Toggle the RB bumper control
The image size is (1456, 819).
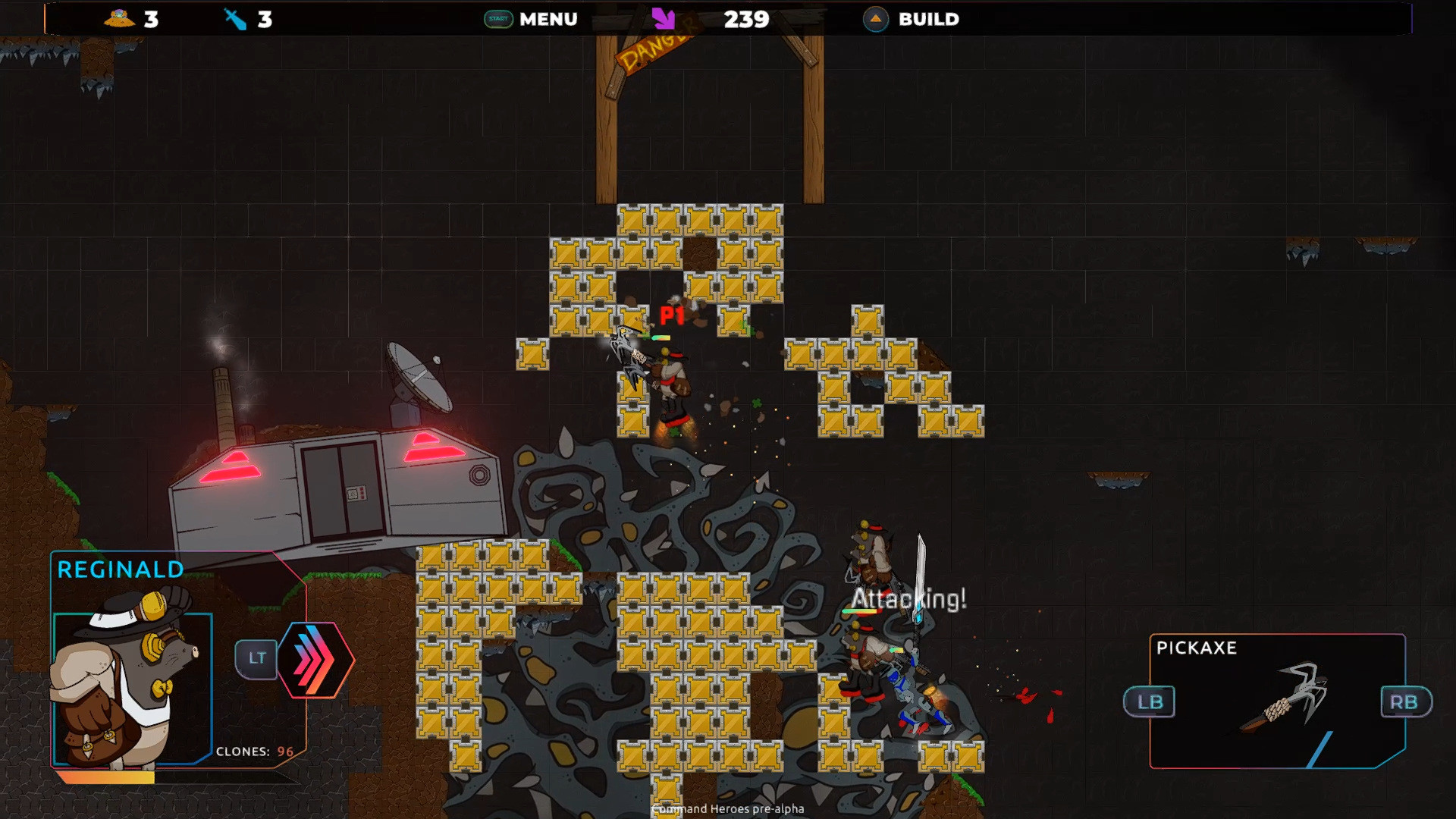click(1405, 701)
